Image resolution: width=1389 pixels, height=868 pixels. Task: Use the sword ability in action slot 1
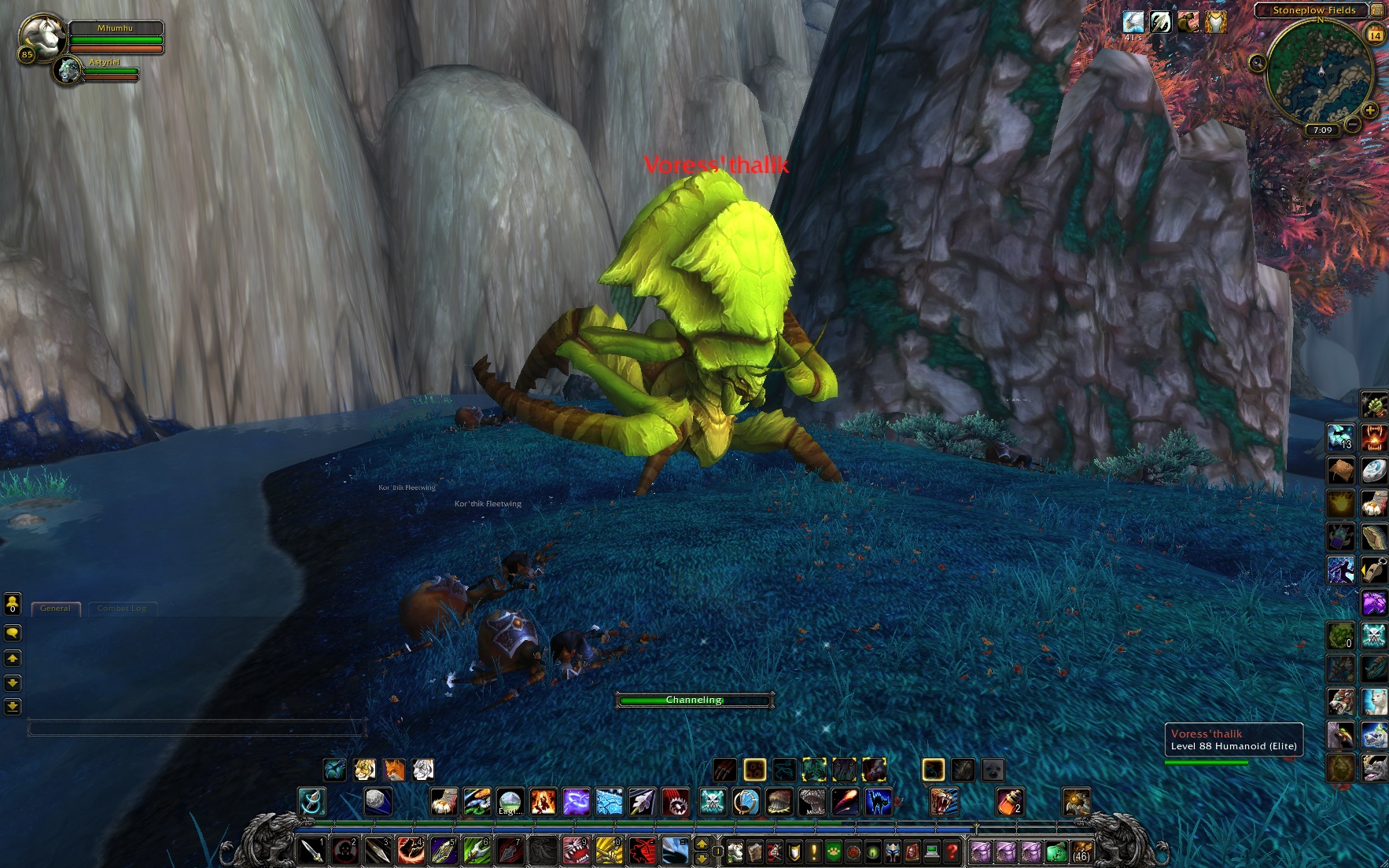312,851
